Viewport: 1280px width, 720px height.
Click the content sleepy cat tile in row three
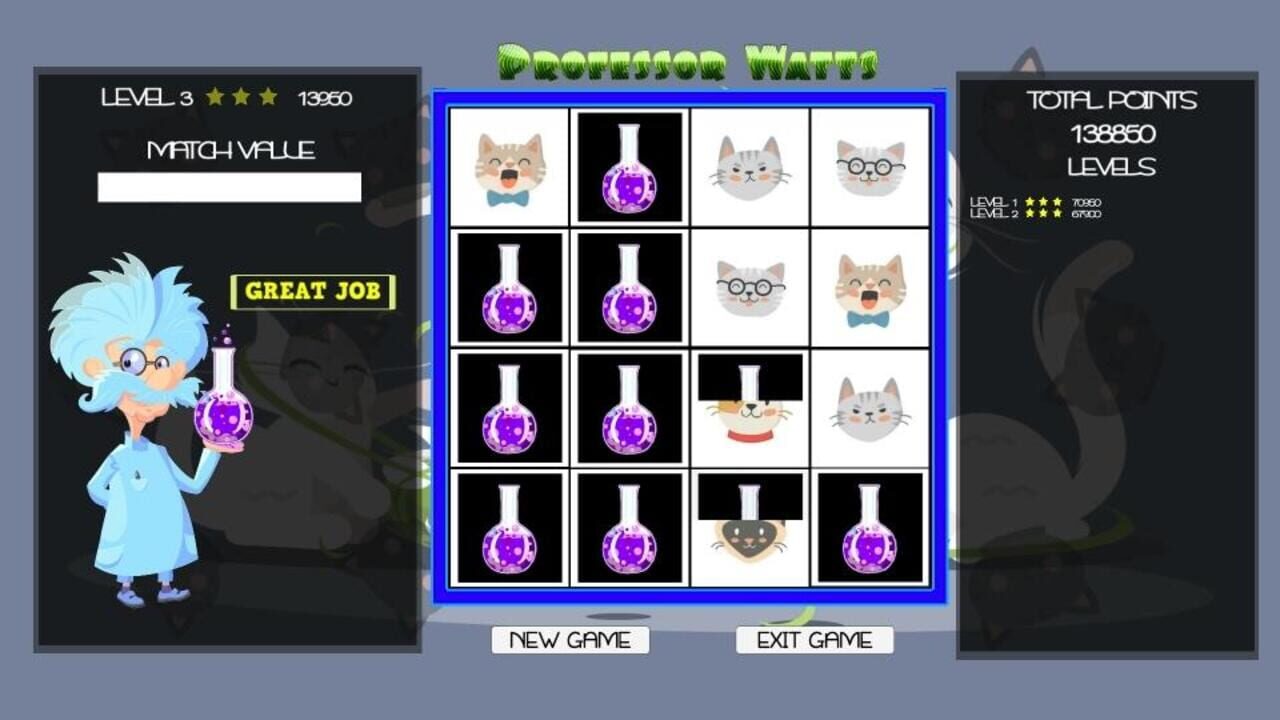click(870, 405)
